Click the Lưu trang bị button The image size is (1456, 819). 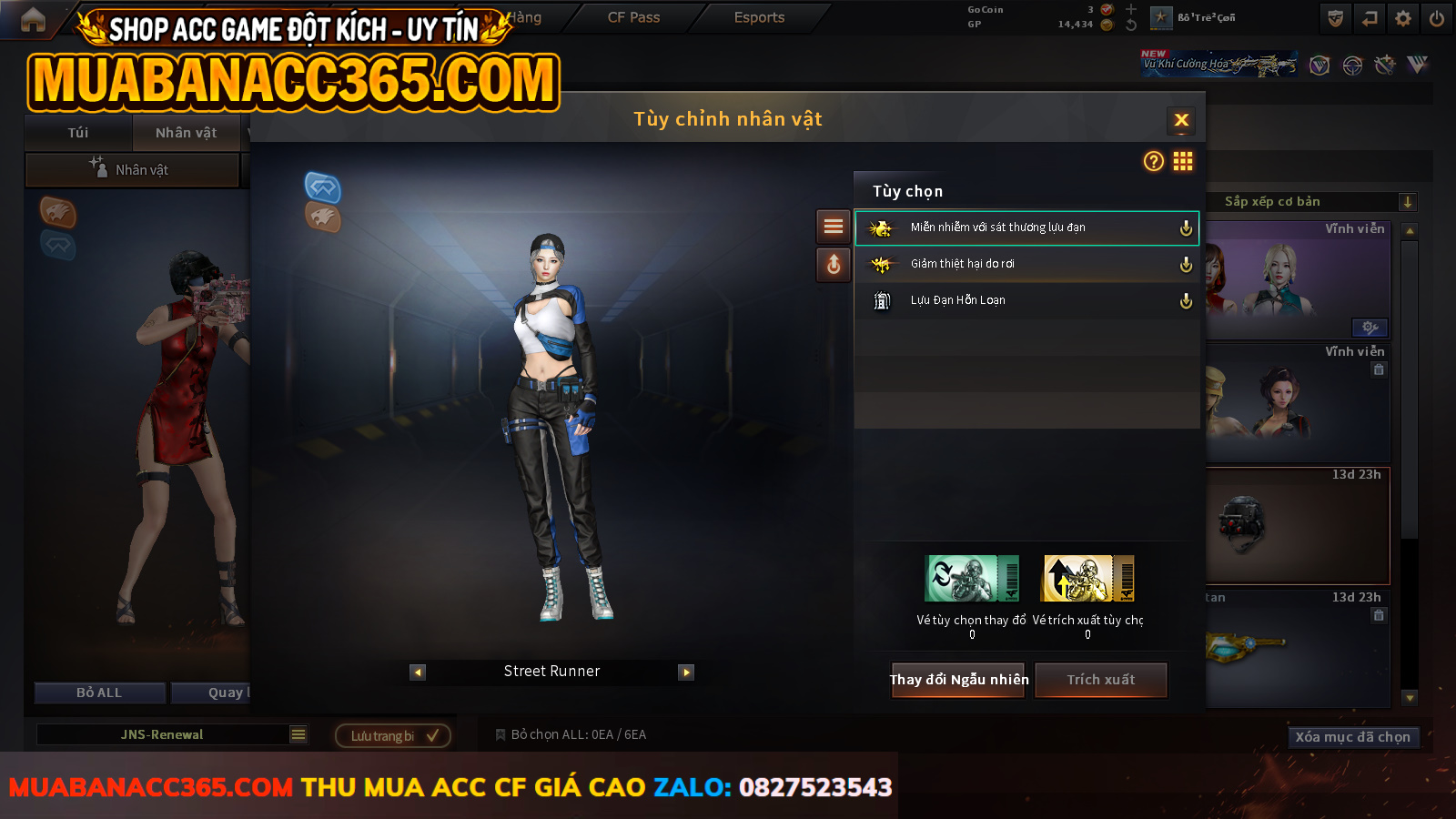click(x=393, y=735)
